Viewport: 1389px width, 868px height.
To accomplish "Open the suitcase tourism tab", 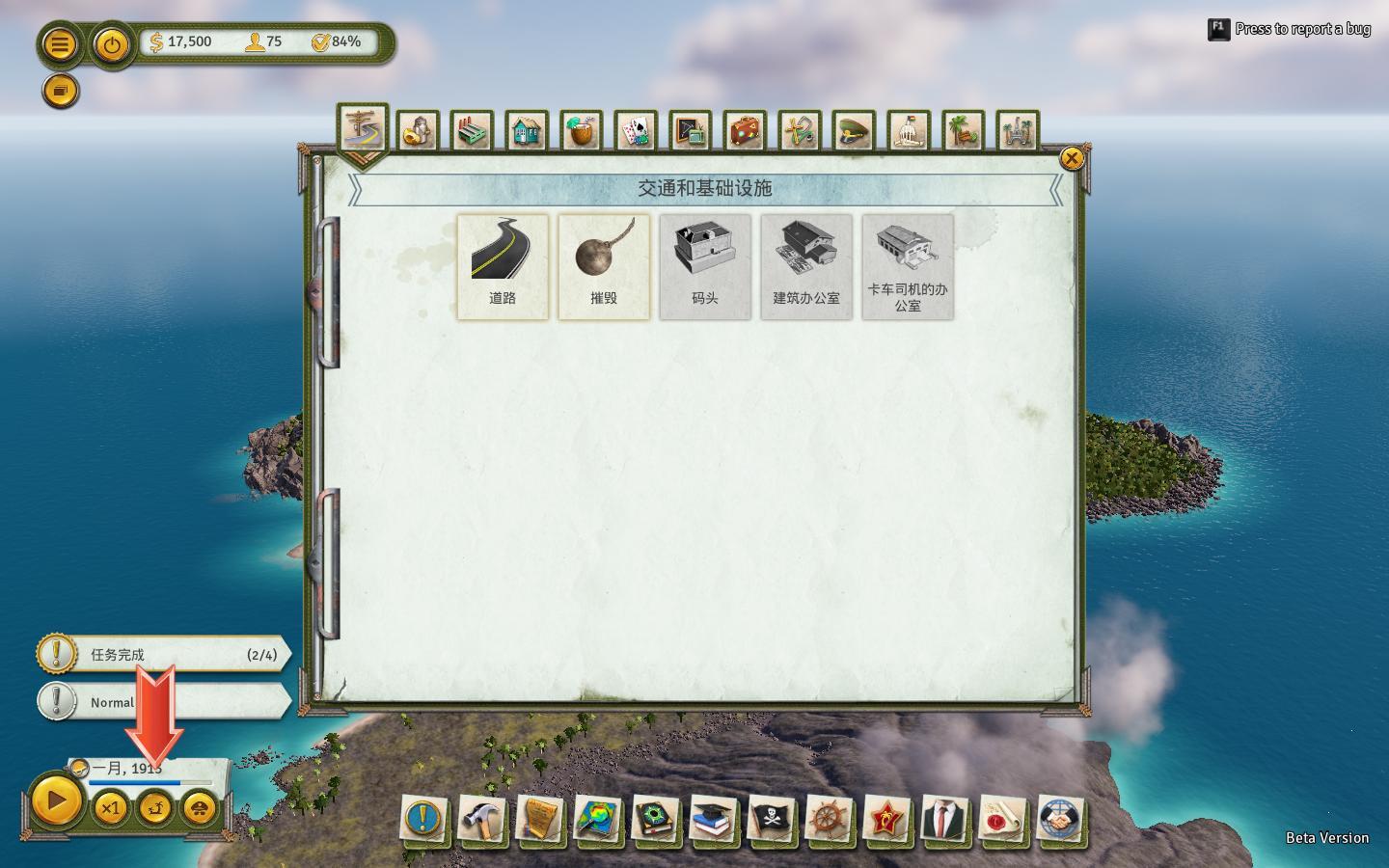I will click(746, 131).
